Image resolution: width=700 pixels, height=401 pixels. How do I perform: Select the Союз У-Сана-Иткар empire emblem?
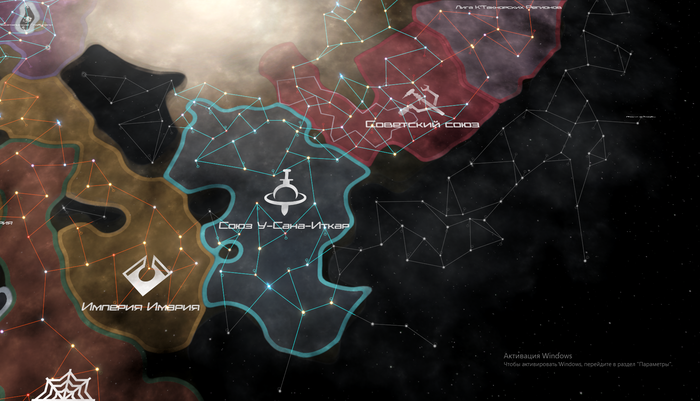(285, 195)
